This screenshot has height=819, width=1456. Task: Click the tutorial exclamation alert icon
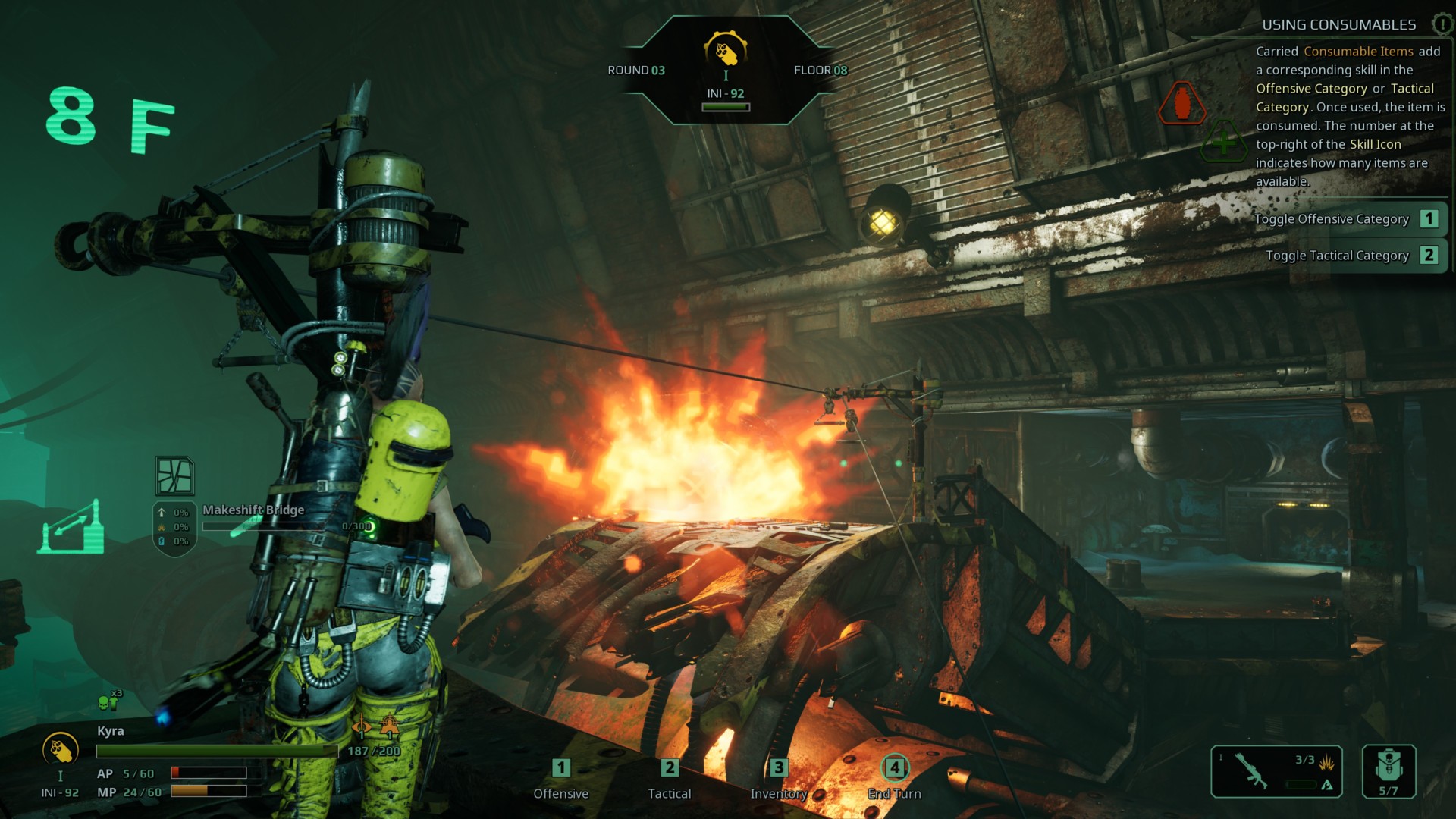1441,24
